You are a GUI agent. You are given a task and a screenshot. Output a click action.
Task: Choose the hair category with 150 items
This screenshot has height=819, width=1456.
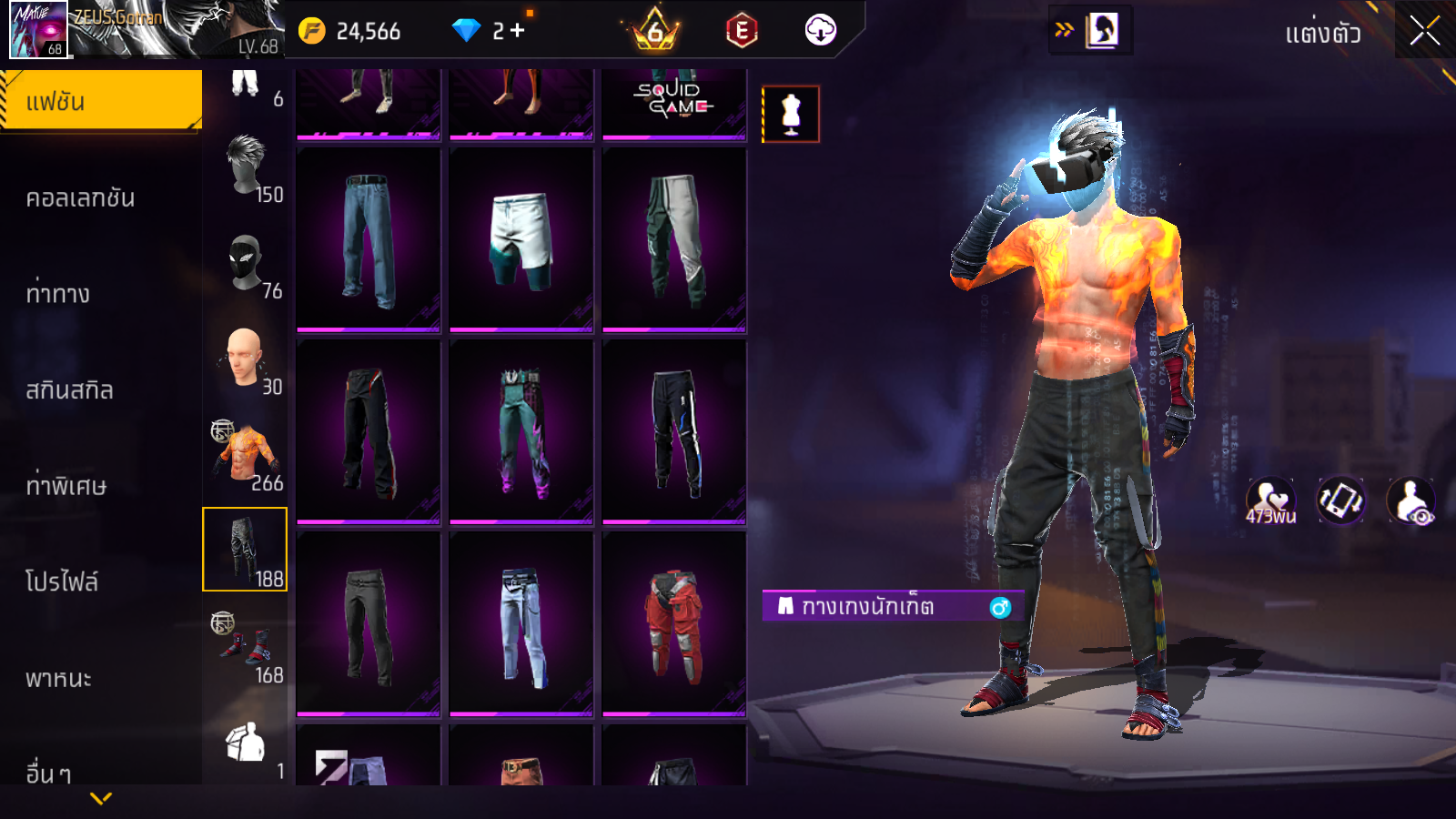tap(246, 169)
